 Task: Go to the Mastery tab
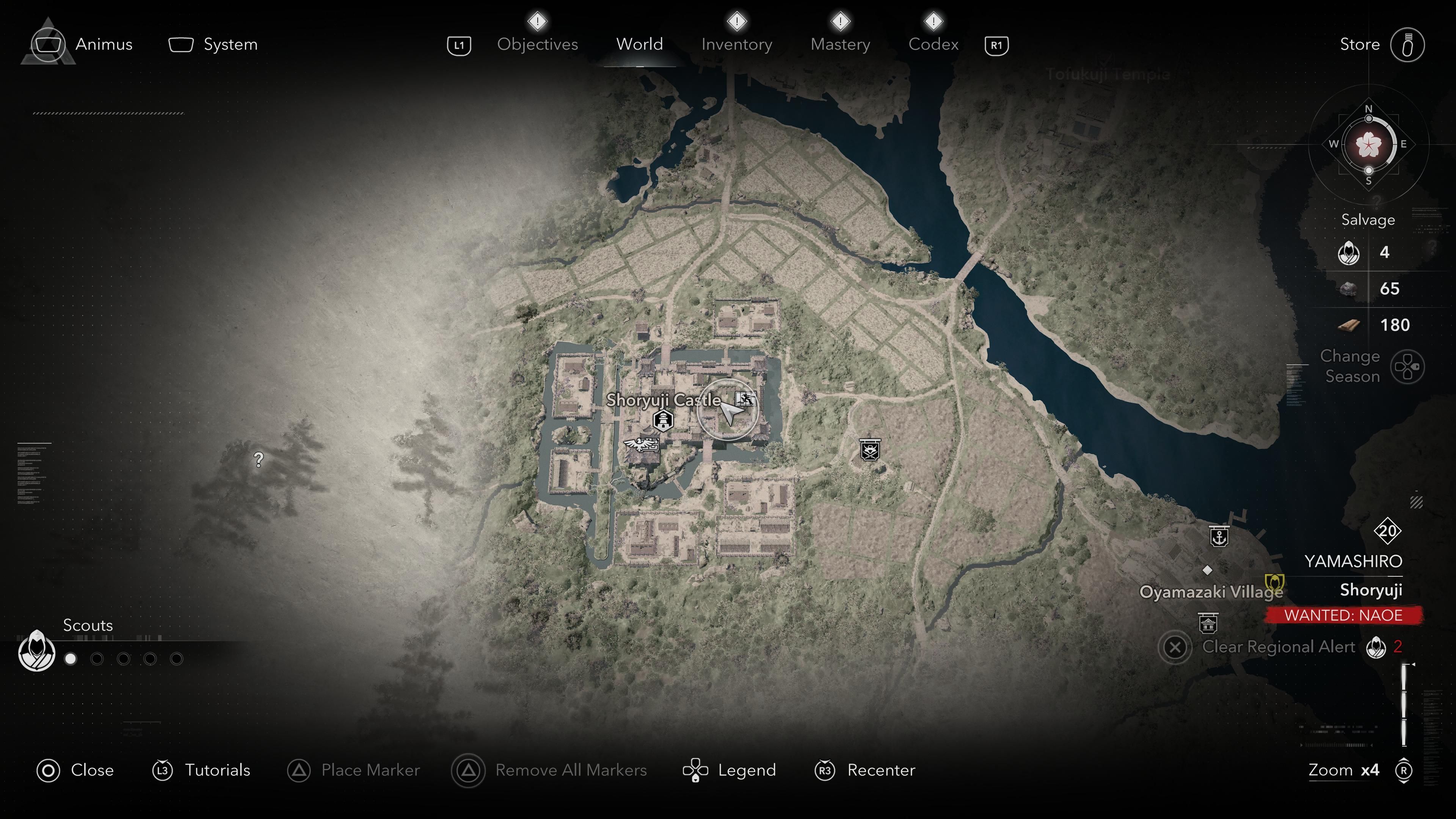click(x=840, y=44)
